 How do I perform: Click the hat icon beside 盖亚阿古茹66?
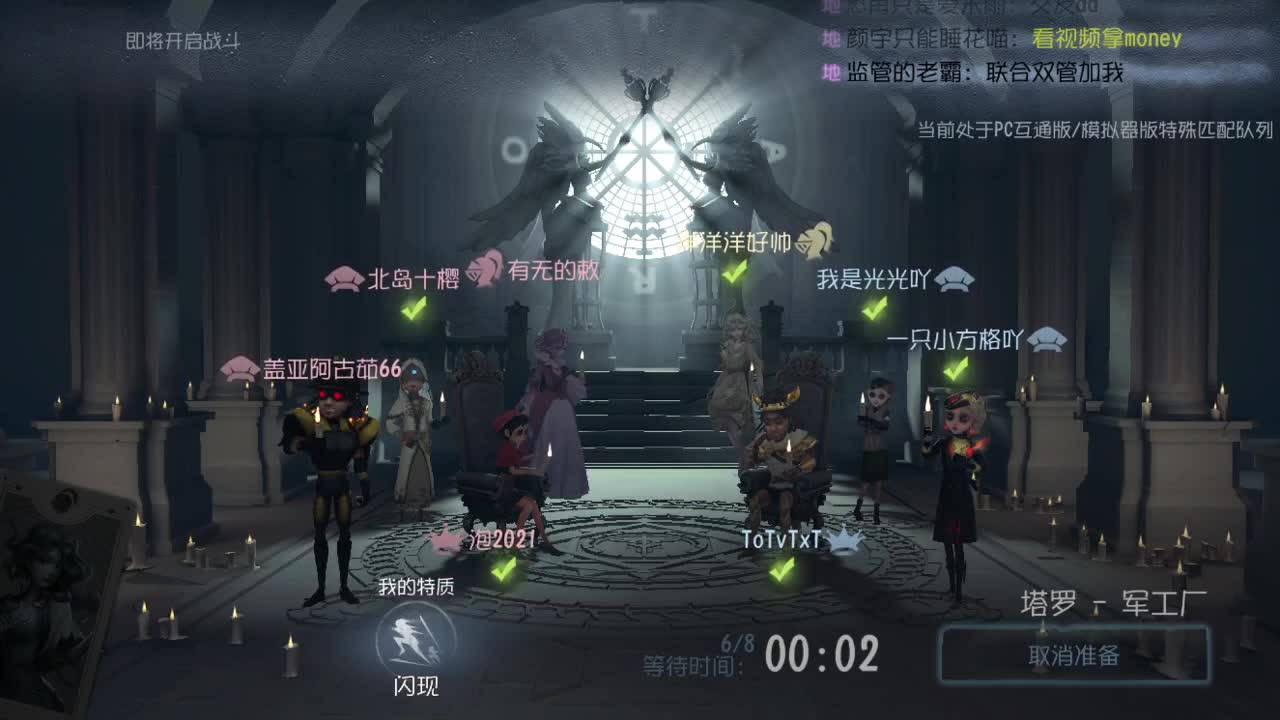238,367
